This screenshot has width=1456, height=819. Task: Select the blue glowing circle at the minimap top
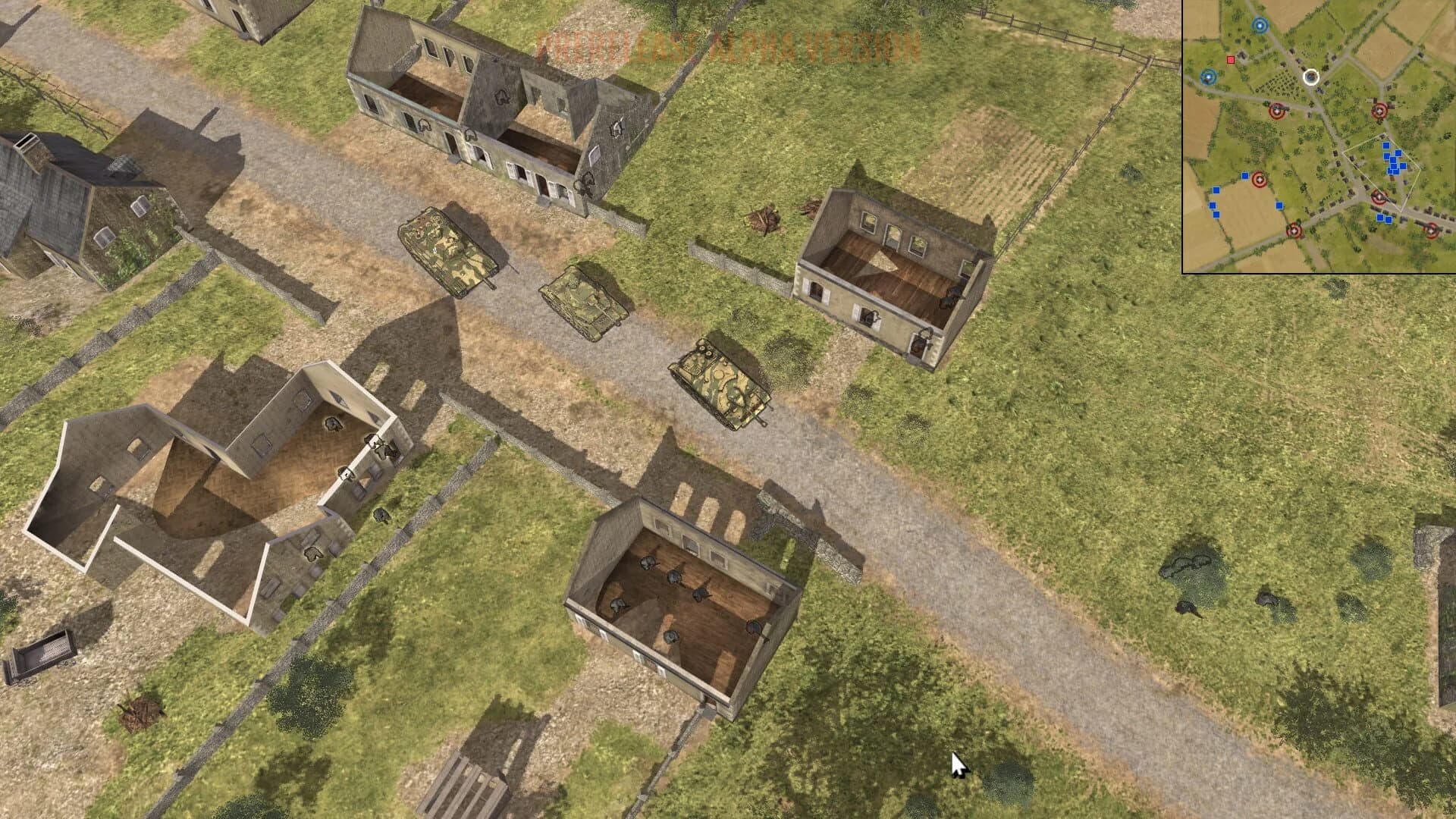(x=1260, y=25)
